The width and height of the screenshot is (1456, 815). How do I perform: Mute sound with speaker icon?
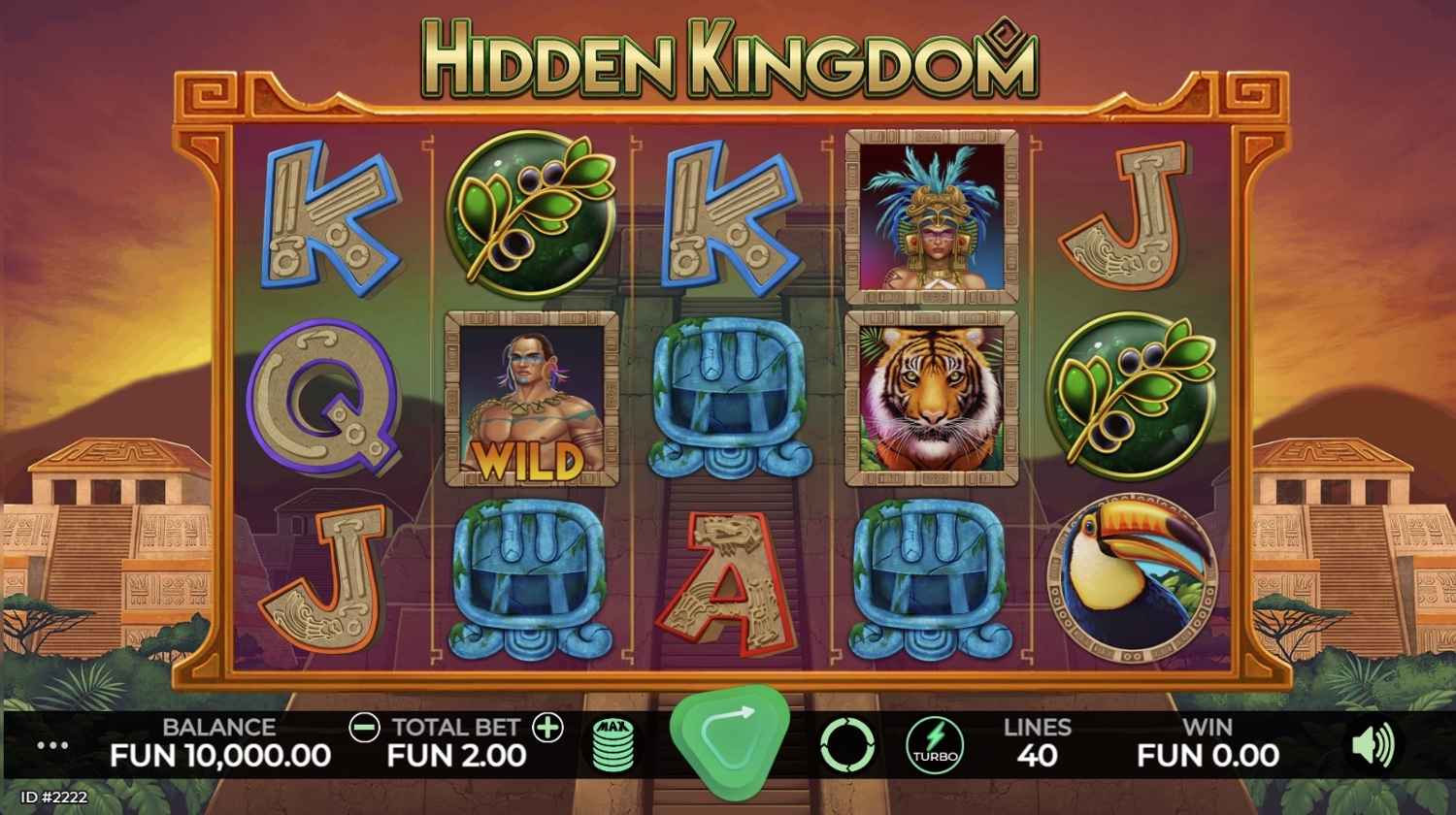1373,745
